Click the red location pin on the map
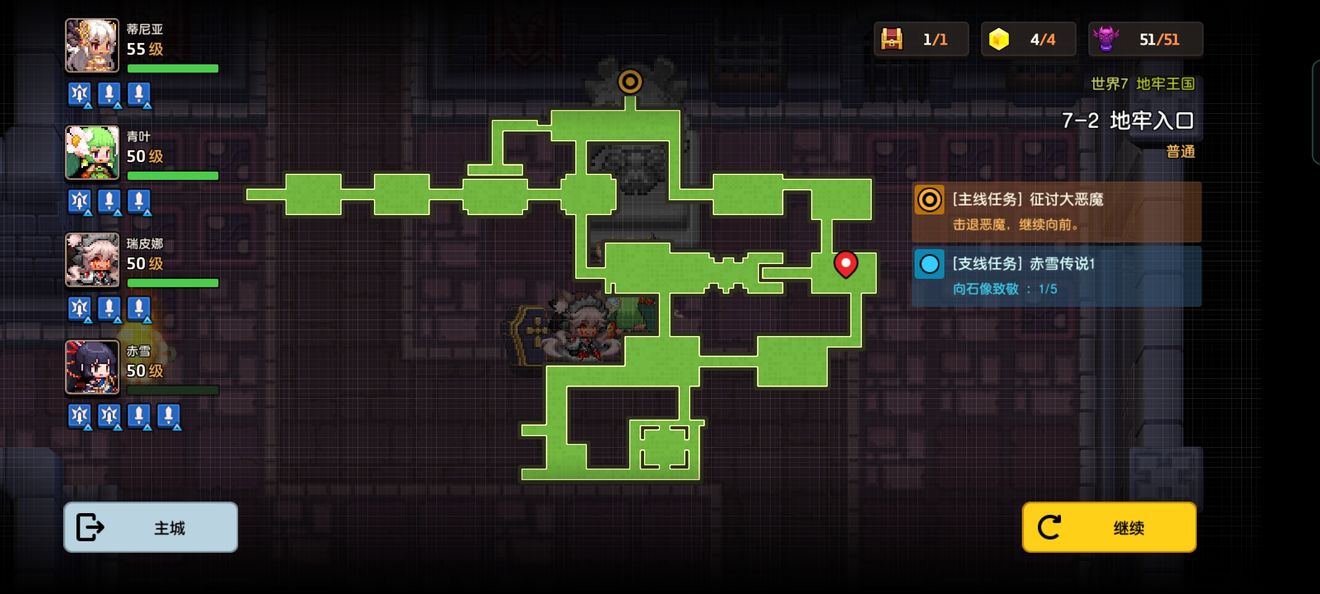 tap(846, 264)
